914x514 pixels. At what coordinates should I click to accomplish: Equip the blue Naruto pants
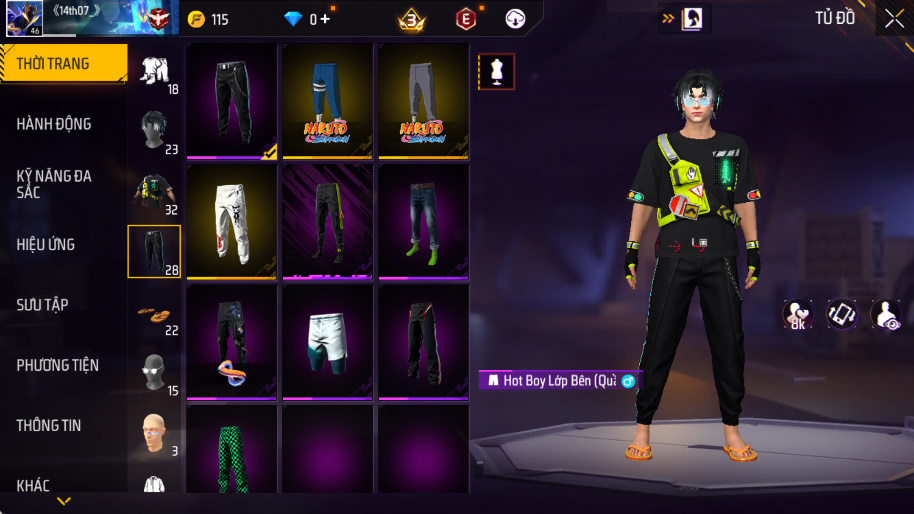tap(327, 100)
